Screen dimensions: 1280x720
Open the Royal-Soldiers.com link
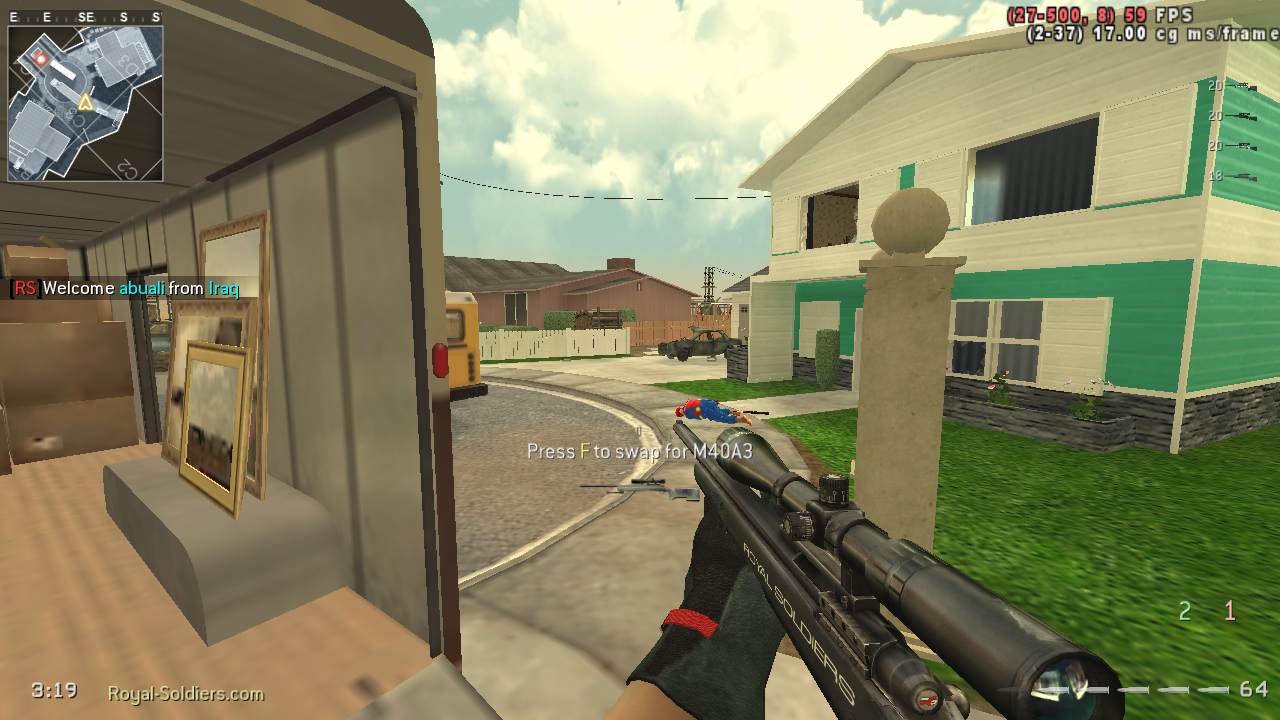click(x=185, y=692)
